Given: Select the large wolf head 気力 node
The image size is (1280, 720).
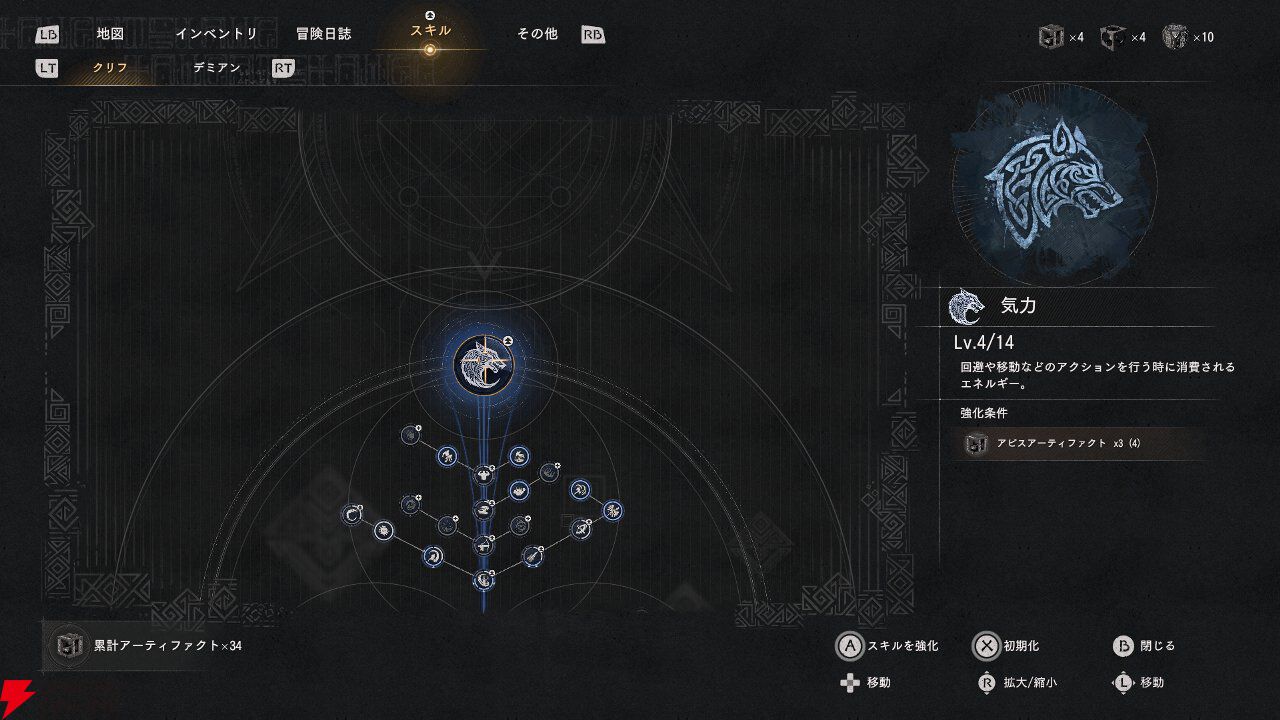Looking at the screenshot, I should click(x=482, y=364).
